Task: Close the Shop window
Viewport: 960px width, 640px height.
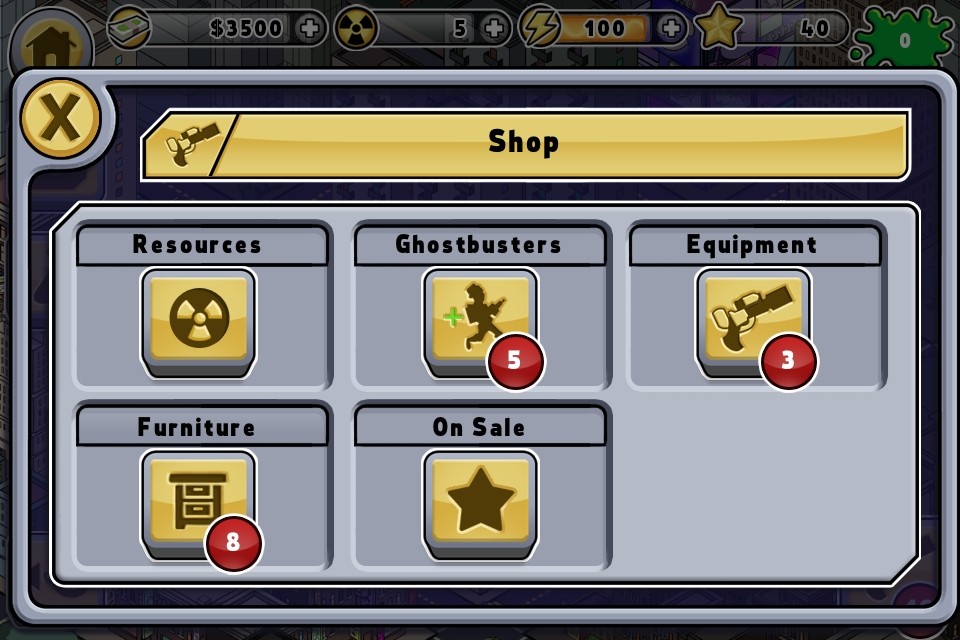Action: coord(60,118)
